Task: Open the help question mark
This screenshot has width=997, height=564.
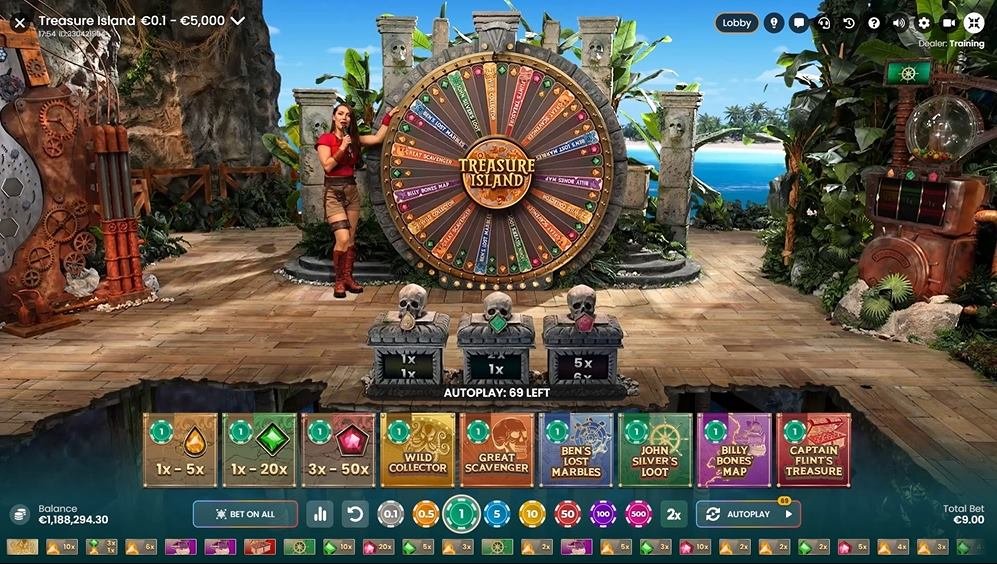Action: click(874, 22)
